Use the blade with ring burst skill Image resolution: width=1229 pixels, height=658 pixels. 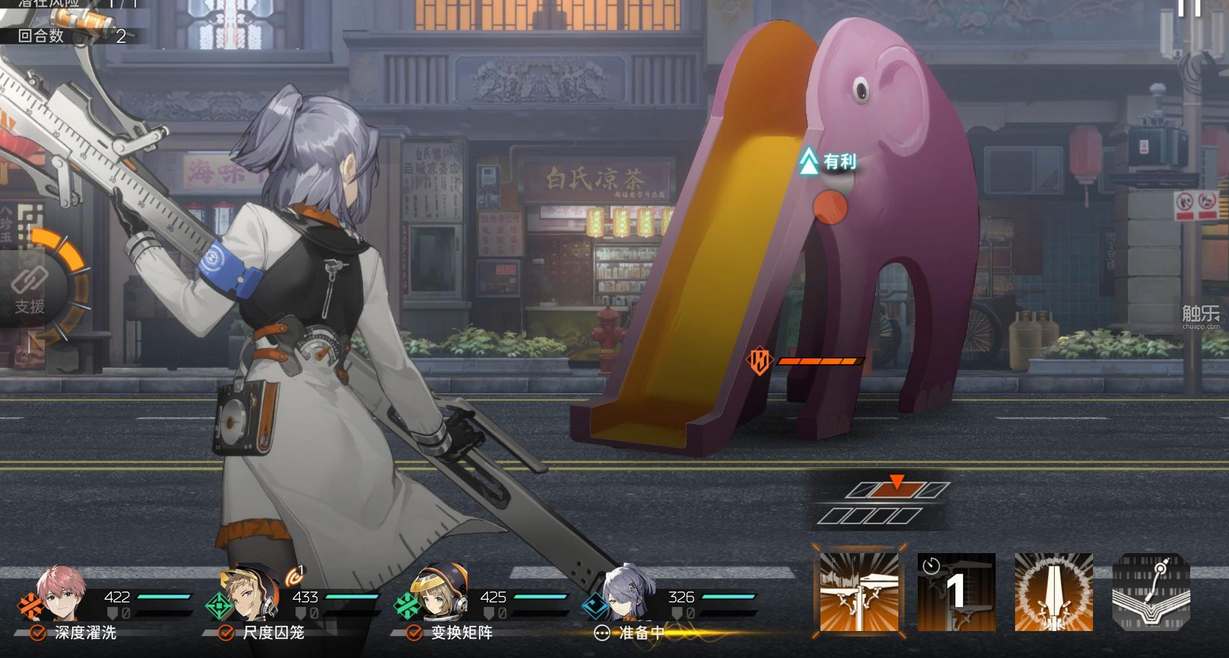coord(1053,592)
